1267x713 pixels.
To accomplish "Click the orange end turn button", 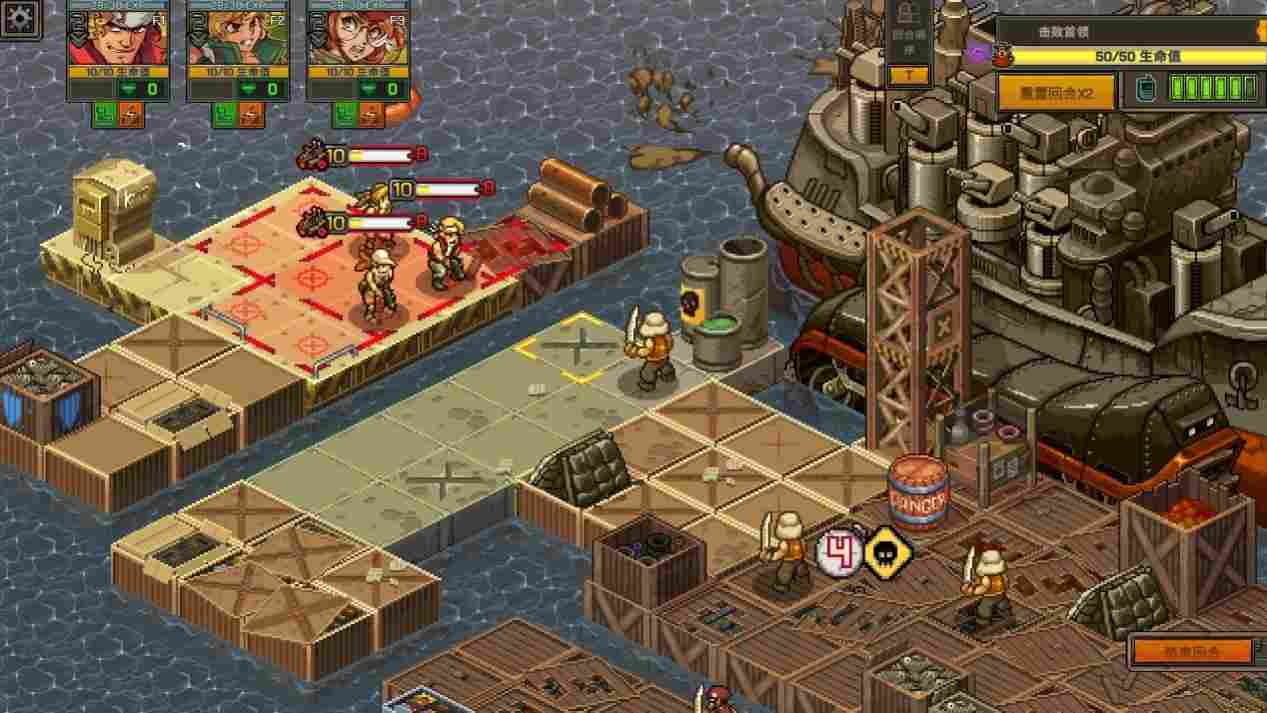I will click(x=1191, y=652).
